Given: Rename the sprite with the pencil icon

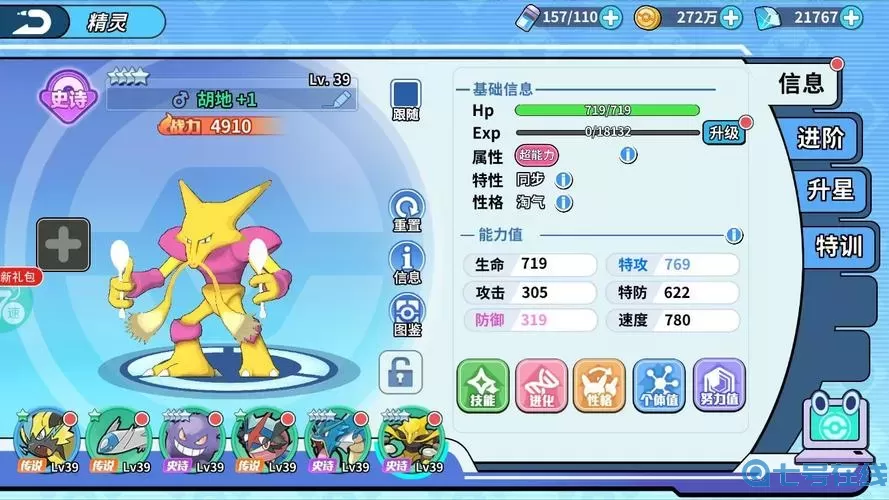Looking at the screenshot, I should coord(343,99).
